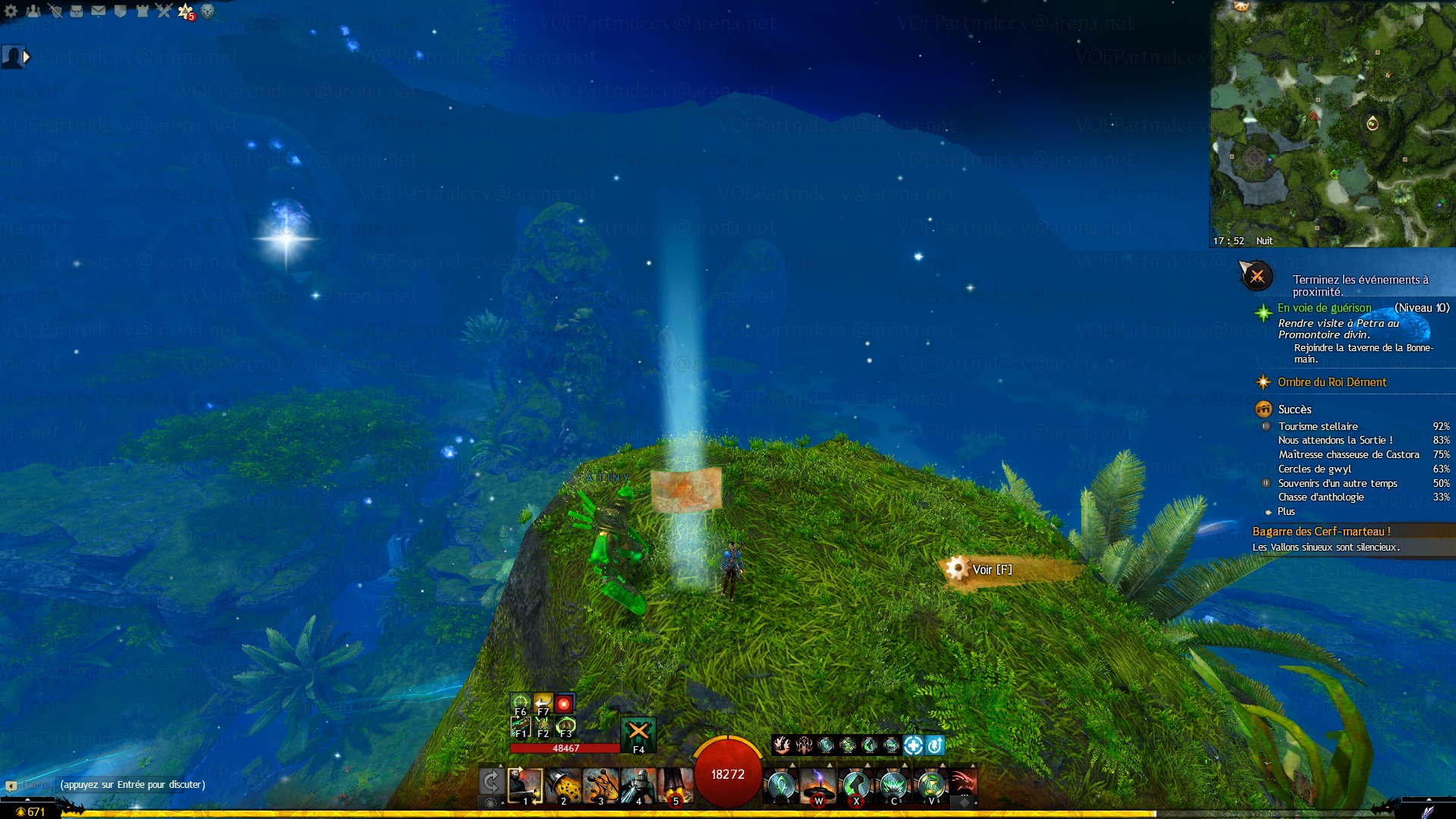Activate the green healing skill beside health orb

coord(781,786)
